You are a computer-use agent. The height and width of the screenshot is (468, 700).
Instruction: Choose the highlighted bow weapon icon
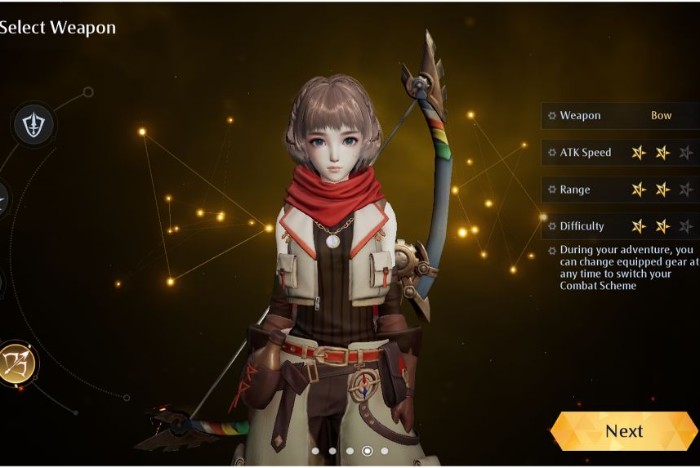click(17, 363)
